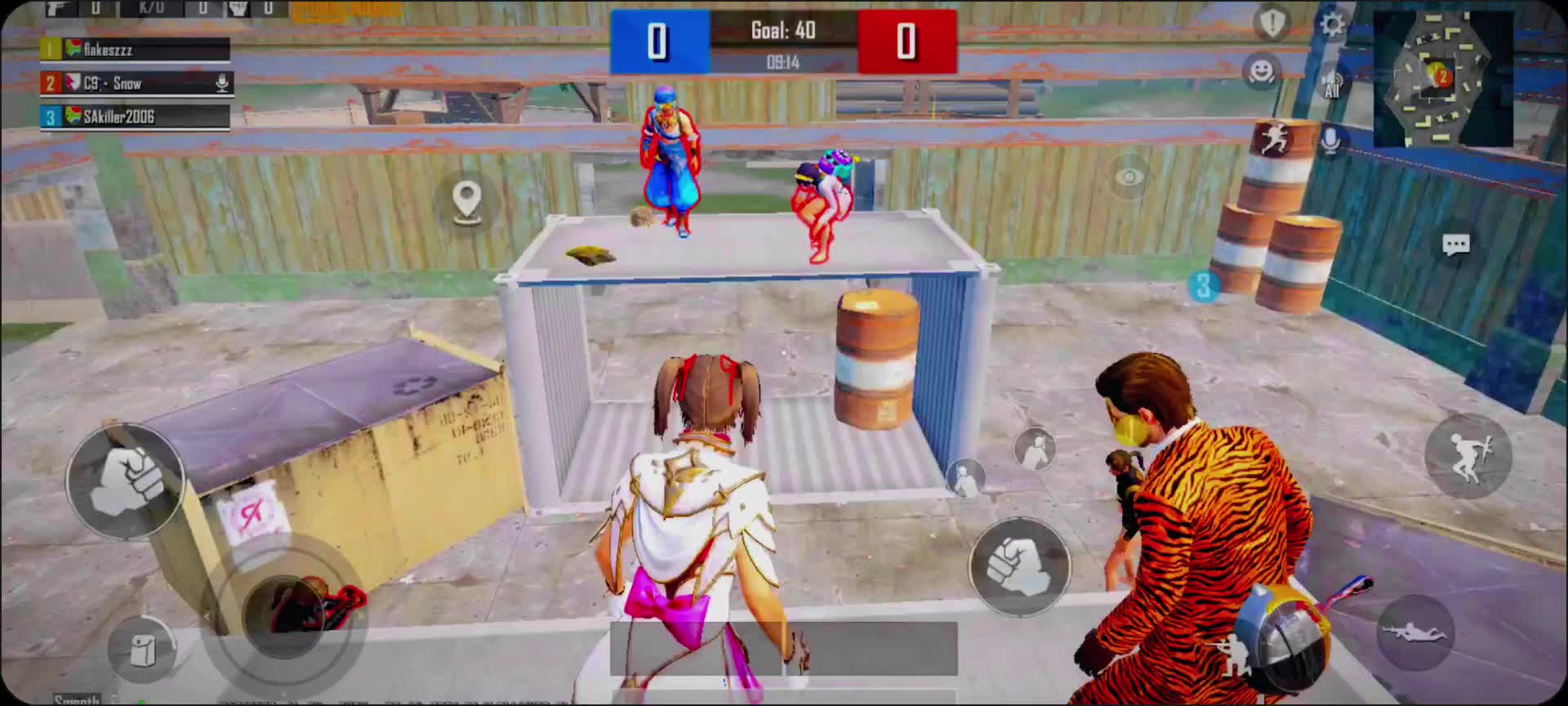Open the quick chat speech bubble
The height and width of the screenshot is (706, 1568).
pyautogui.click(x=1456, y=245)
